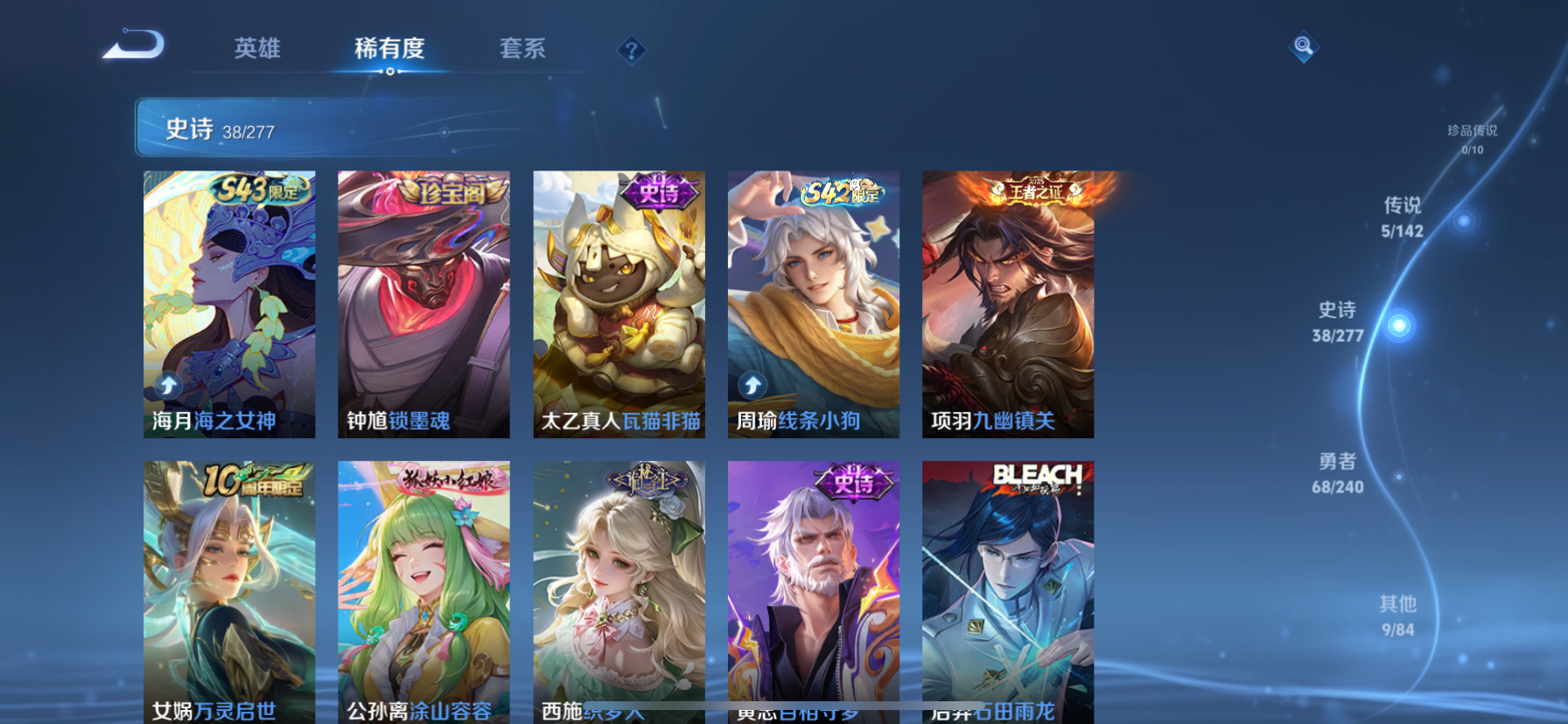Image resolution: width=1568 pixels, height=724 pixels.
Task: Open the help question mark icon
Action: point(631,50)
